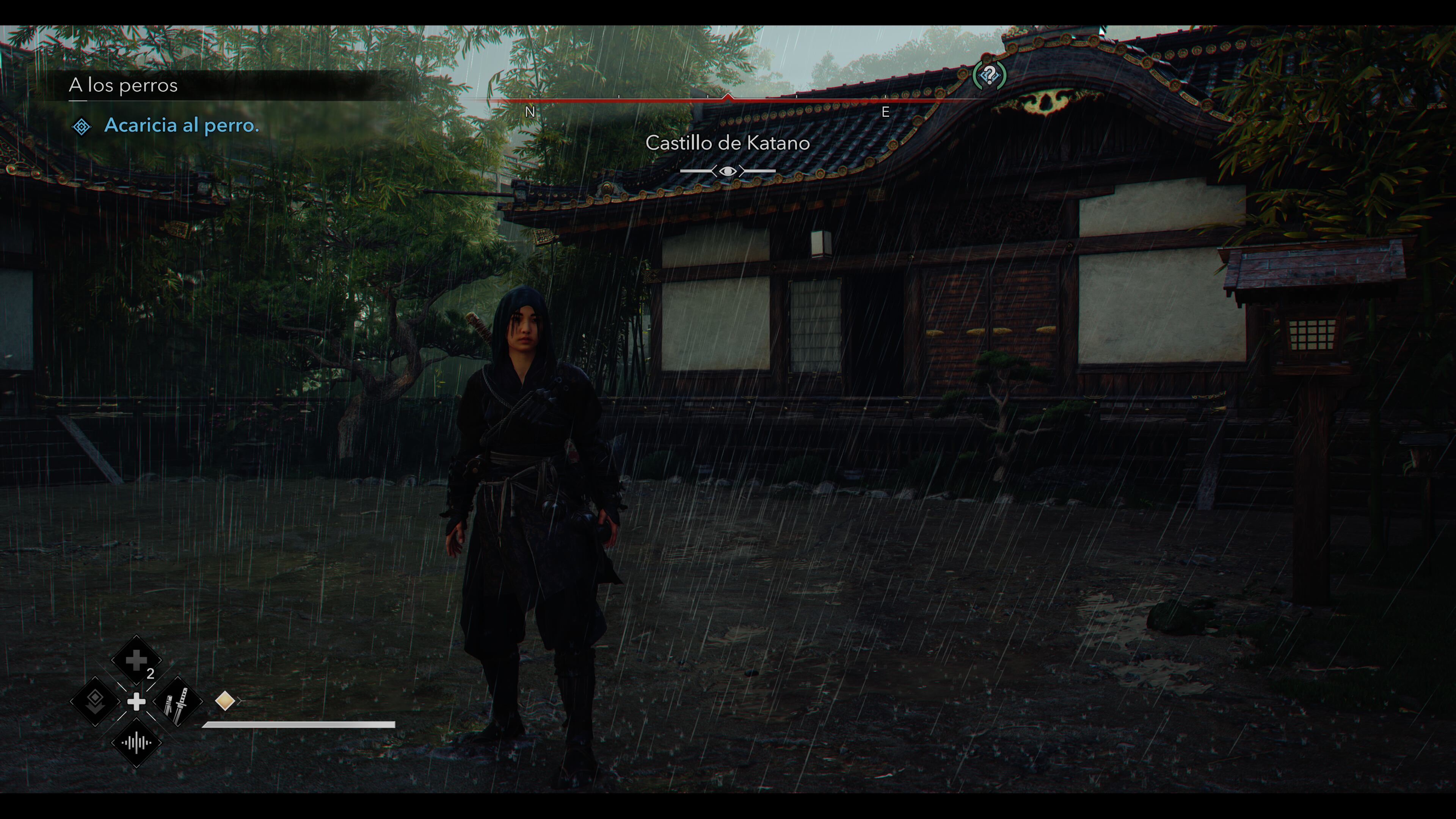The width and height of the screenshot is (1456, 819).
Task: Use the healing ration cross icon with count 2
Action: (x=136, y=660)
